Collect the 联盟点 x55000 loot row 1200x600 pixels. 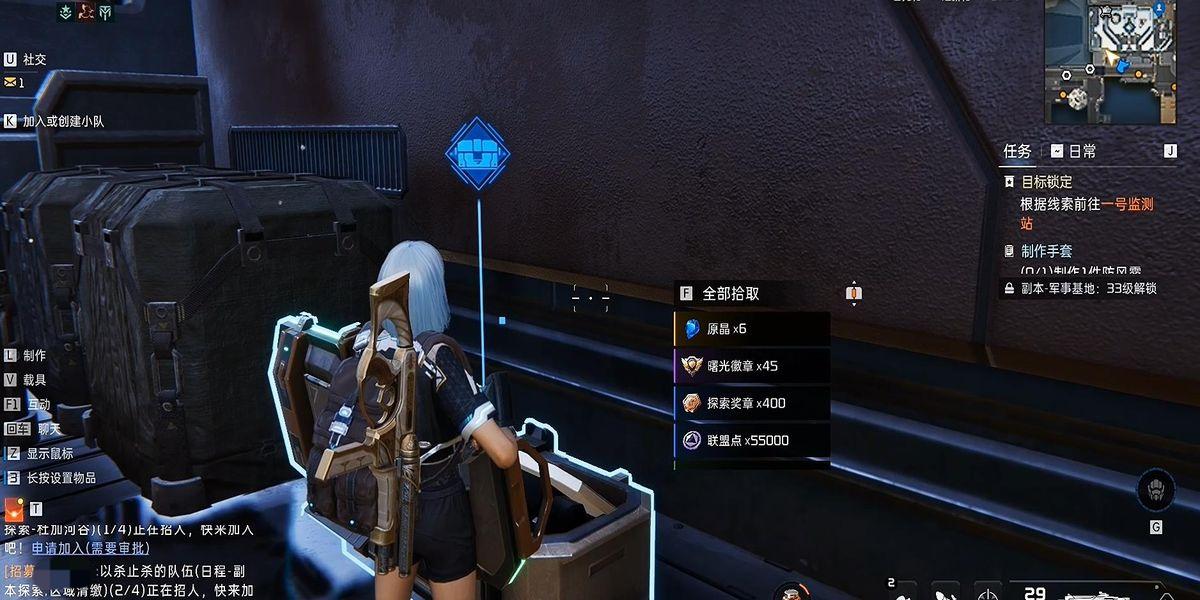(x=752, y=440)
